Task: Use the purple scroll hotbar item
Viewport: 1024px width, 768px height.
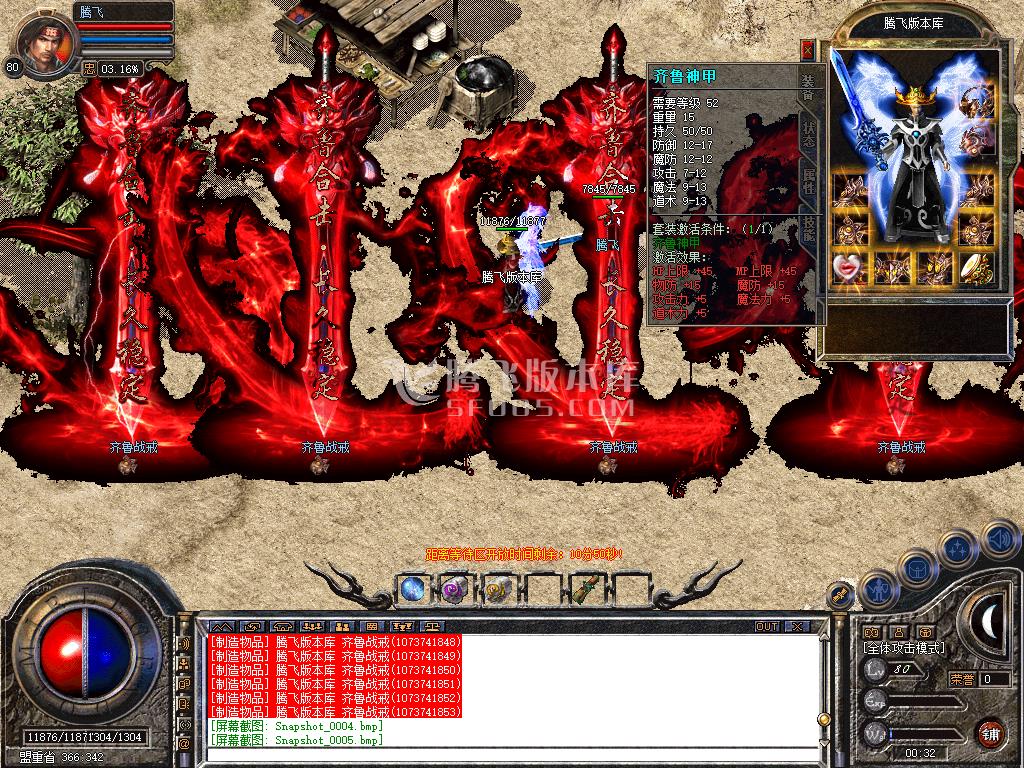Action: coord(455,590)
